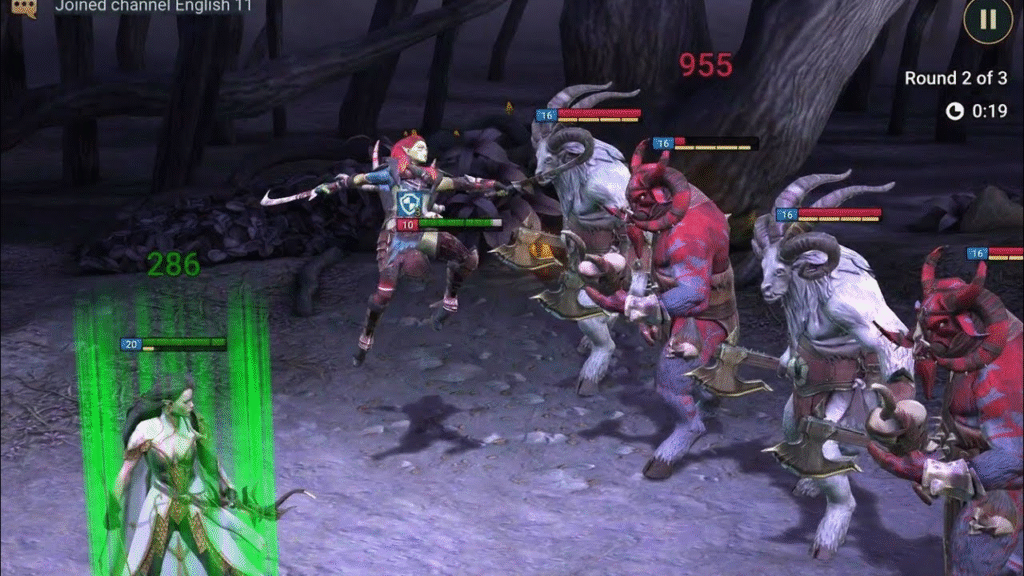
Task: Pause the battle
Action: click(x=987, y=19)
